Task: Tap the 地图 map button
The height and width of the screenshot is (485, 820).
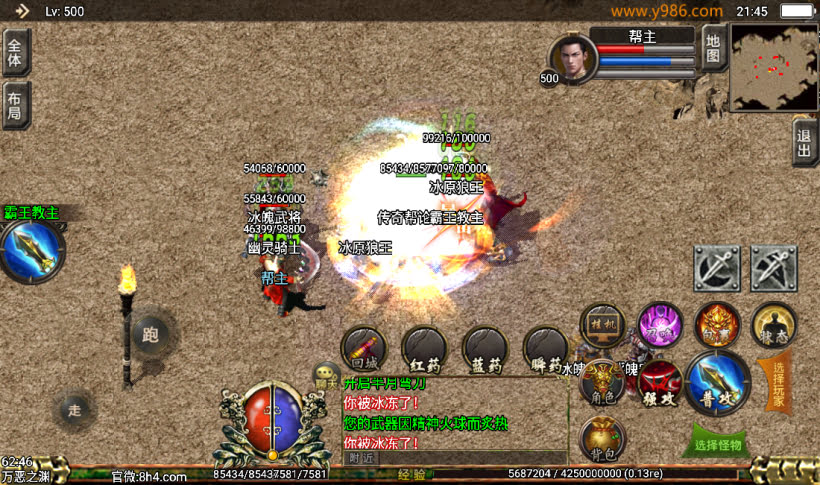Action: (712, 48)
